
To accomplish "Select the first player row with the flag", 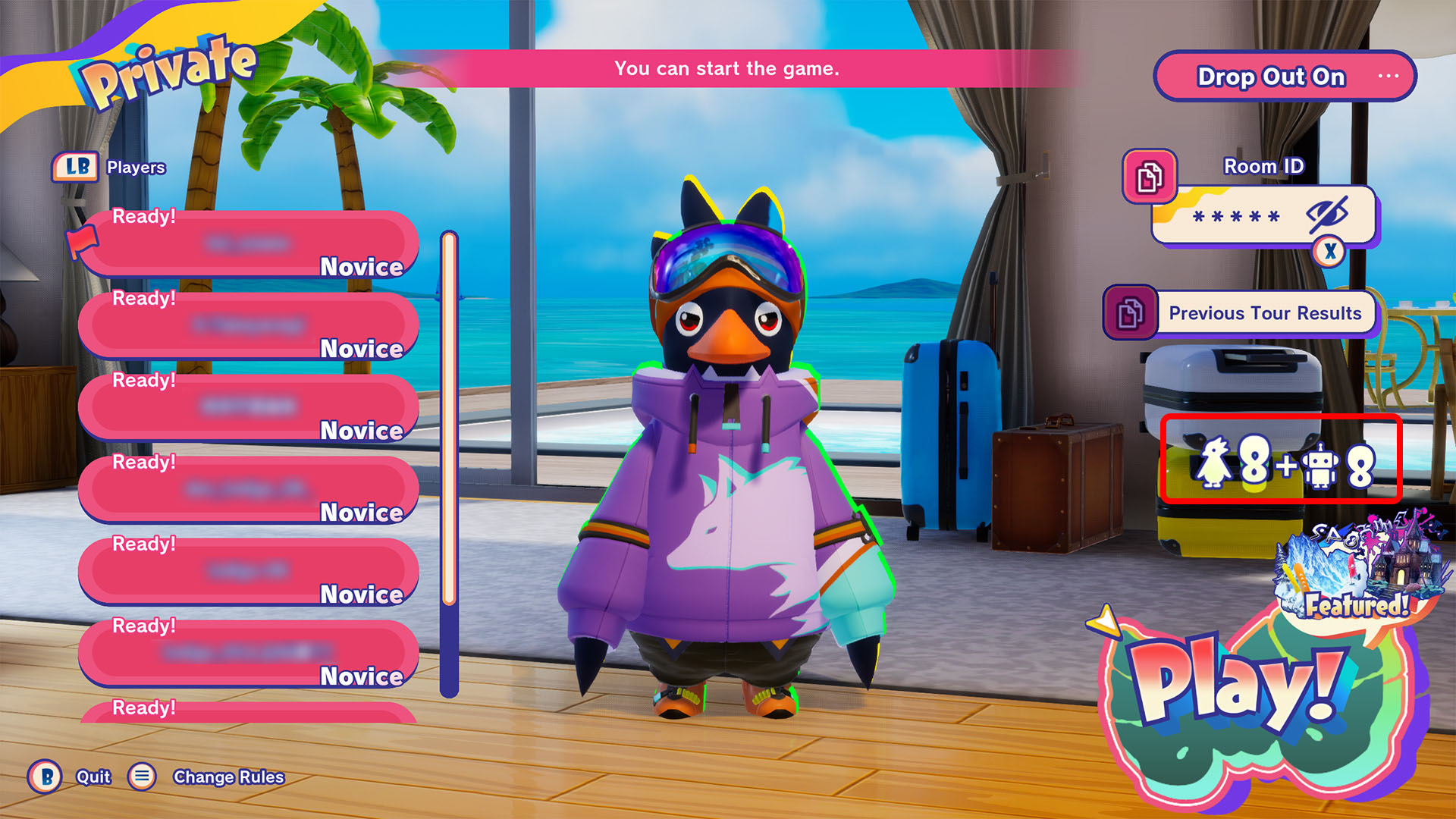I will [x=249, y=244].
